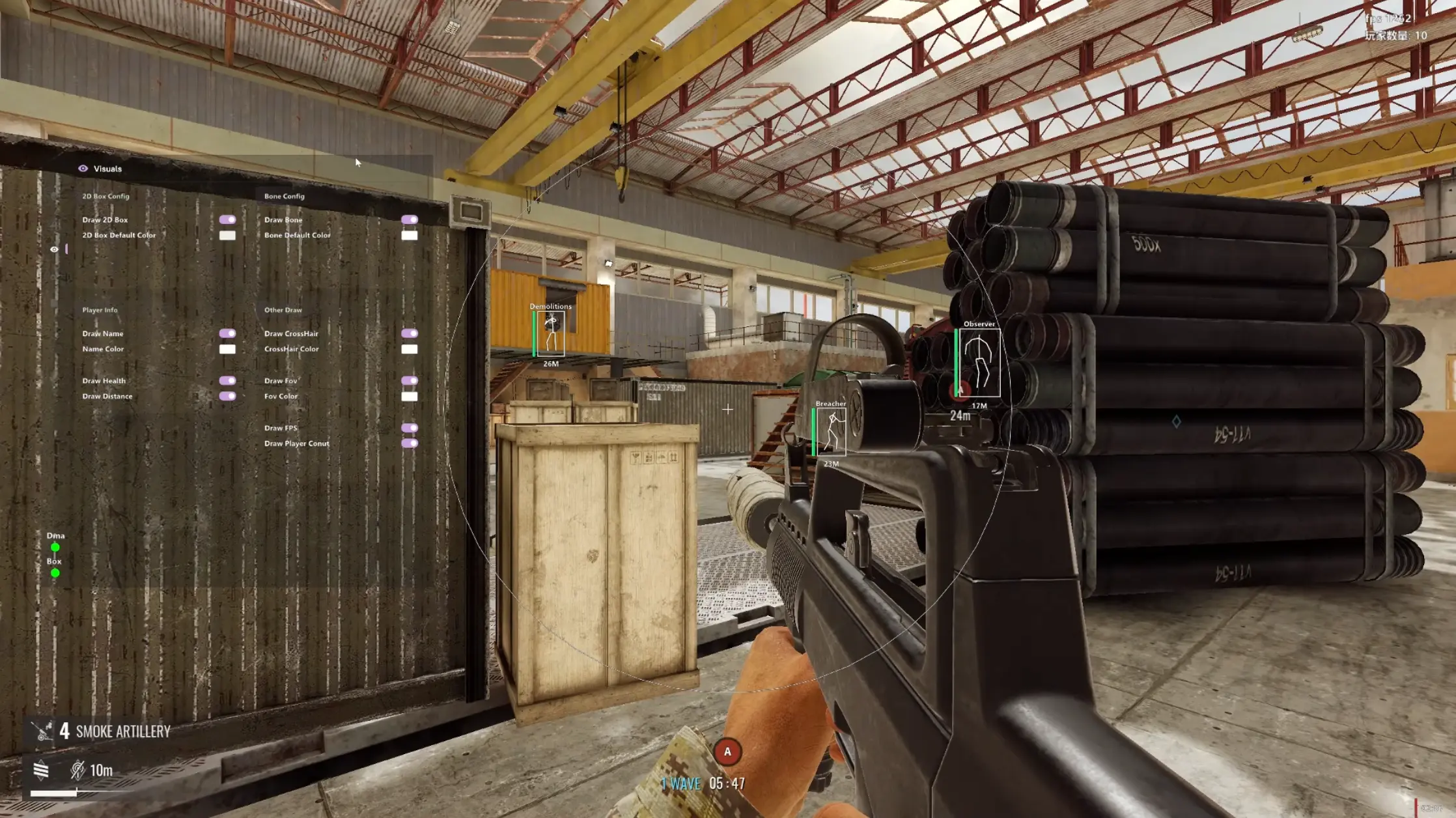The height and width of the screenshot is (818, 1456).
Task: Pick the Bone Default Color swatch
Action: (x=410, y=235)
